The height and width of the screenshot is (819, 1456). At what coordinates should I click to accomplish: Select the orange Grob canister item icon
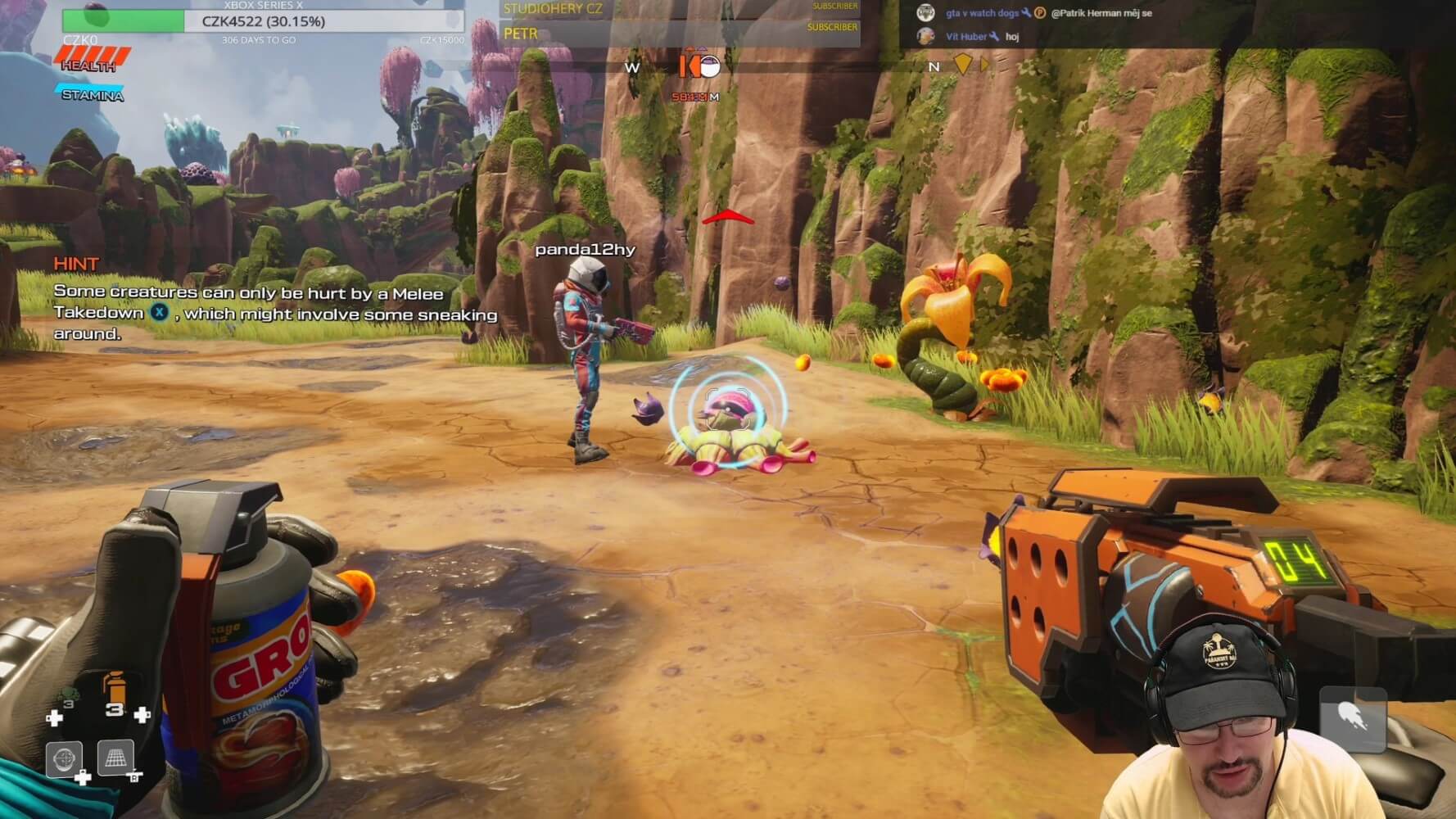click(115, 686)
